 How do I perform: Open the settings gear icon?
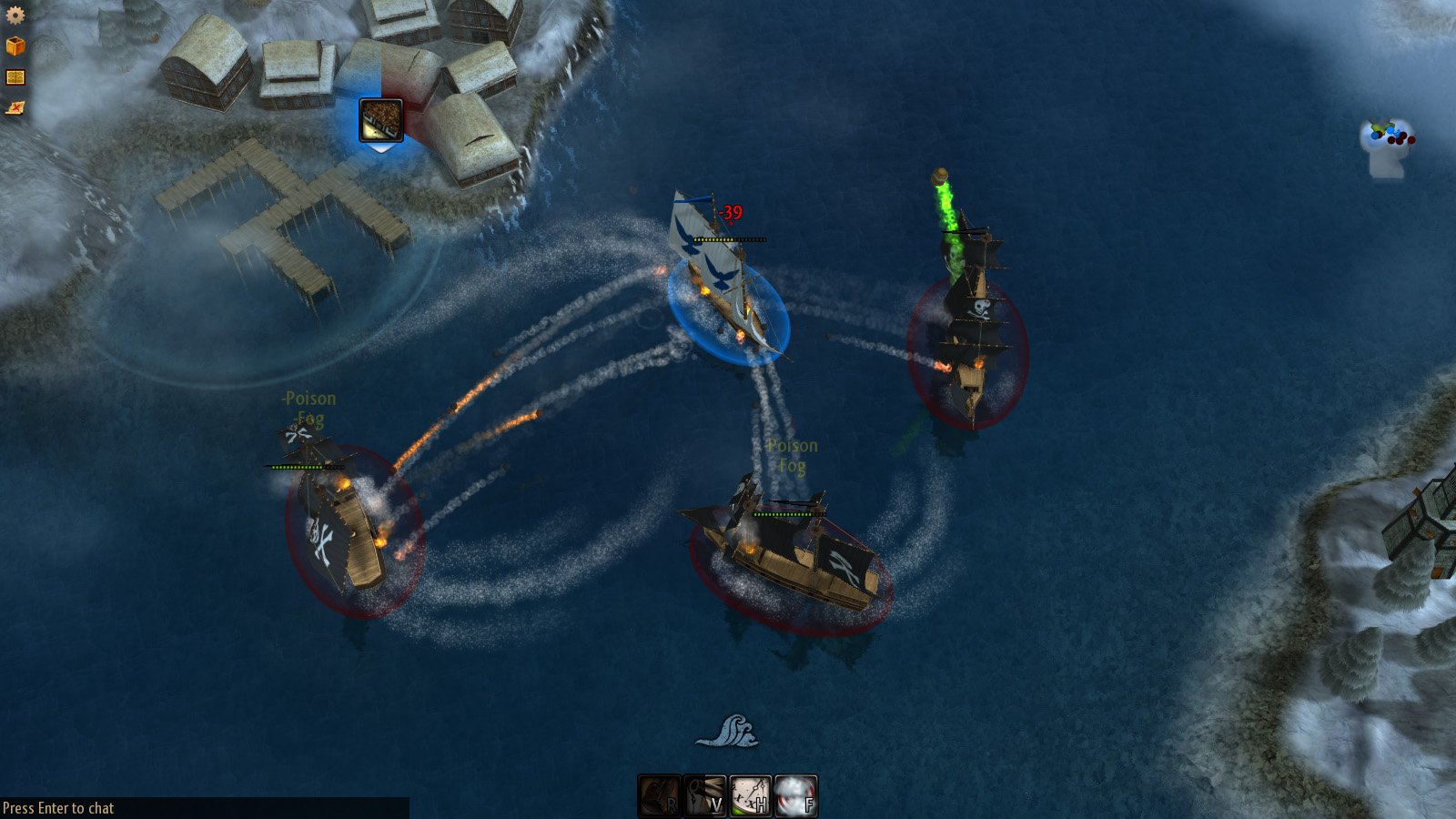[15, 15]
